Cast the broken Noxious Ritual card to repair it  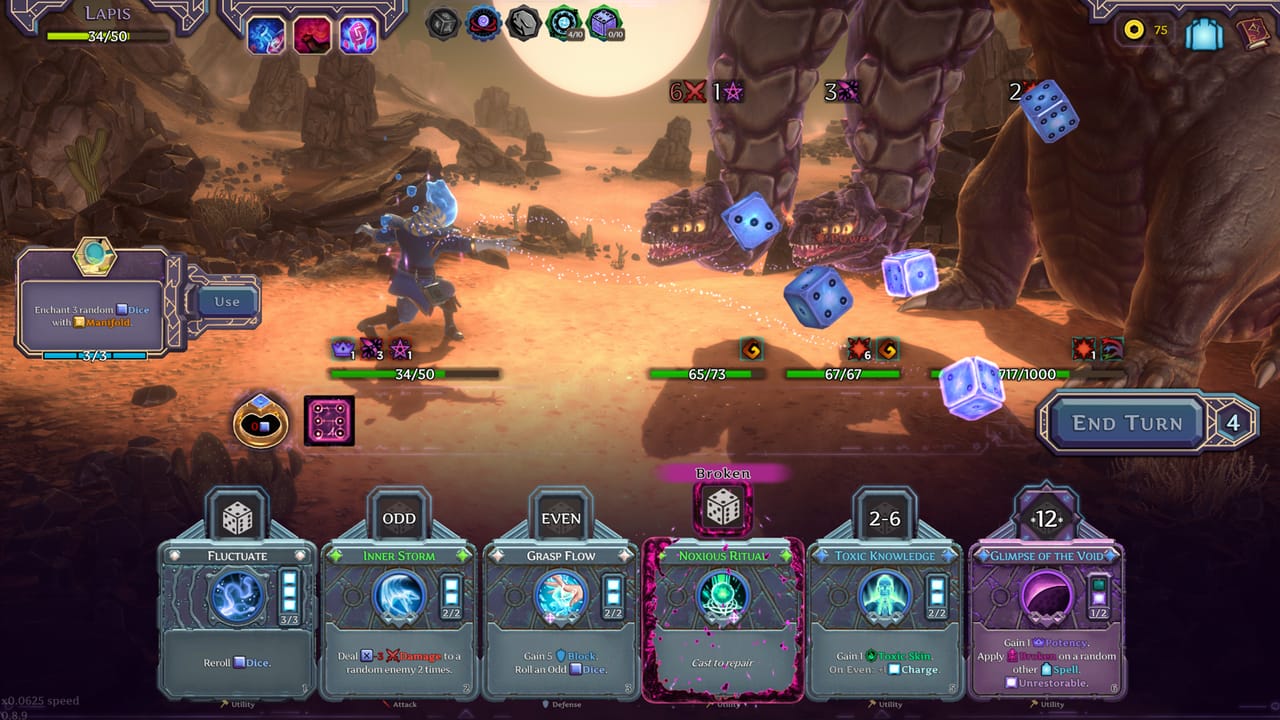(x=722, y=620)
